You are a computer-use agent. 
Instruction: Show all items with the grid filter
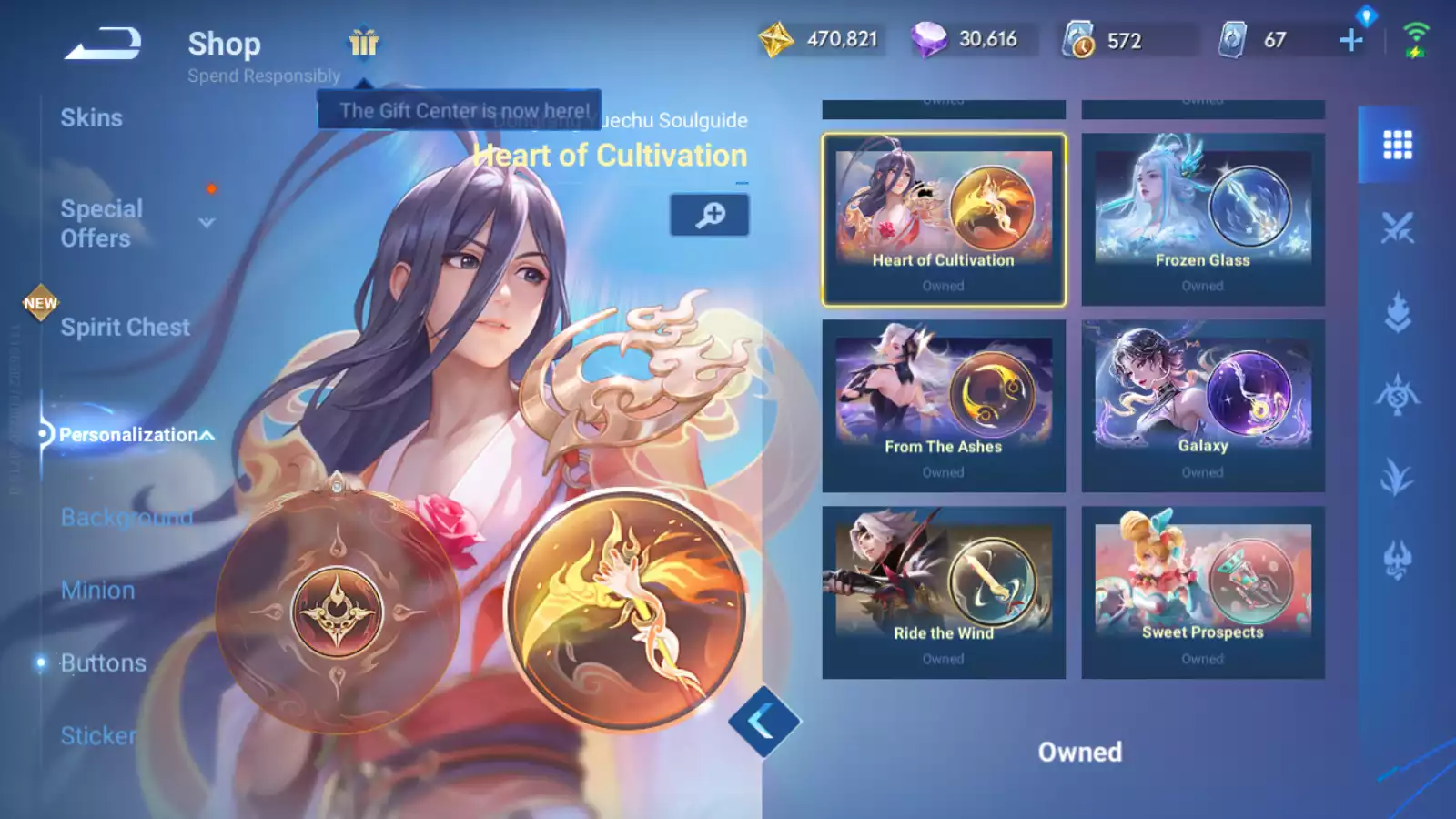(x=1397, y=145)
